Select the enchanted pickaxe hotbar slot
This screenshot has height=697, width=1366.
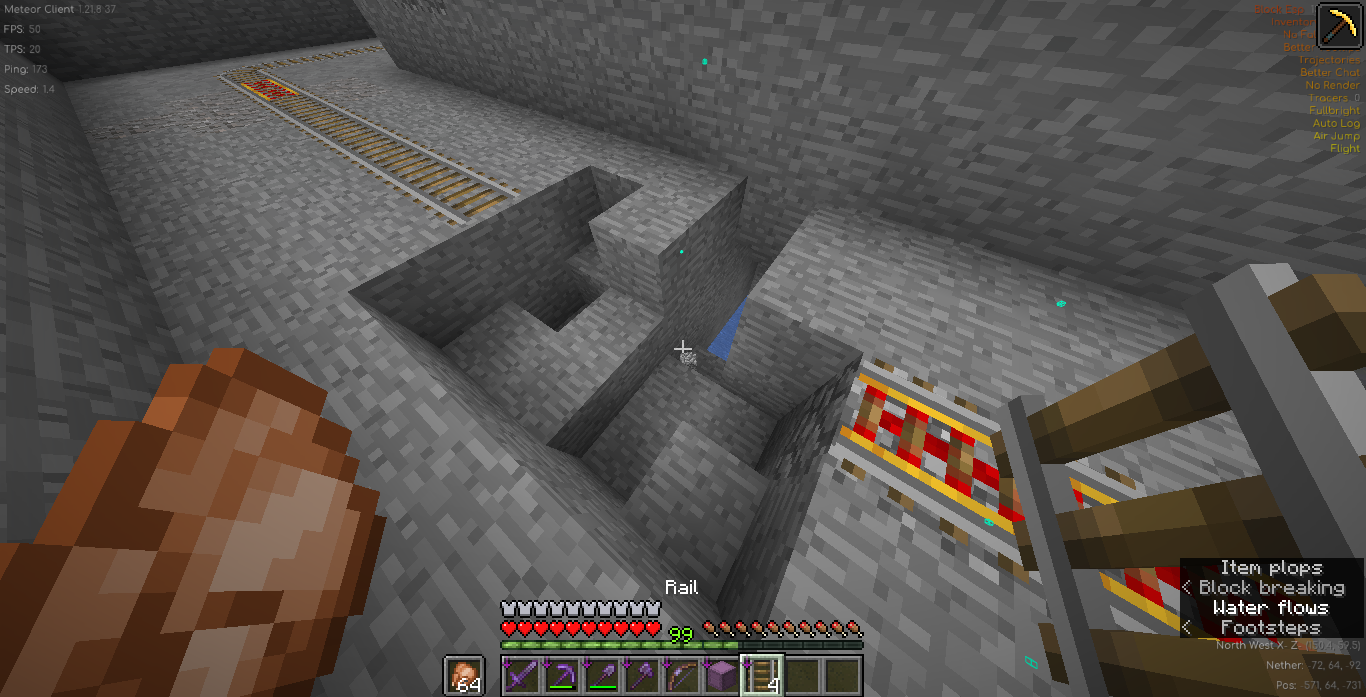(562, 676)
